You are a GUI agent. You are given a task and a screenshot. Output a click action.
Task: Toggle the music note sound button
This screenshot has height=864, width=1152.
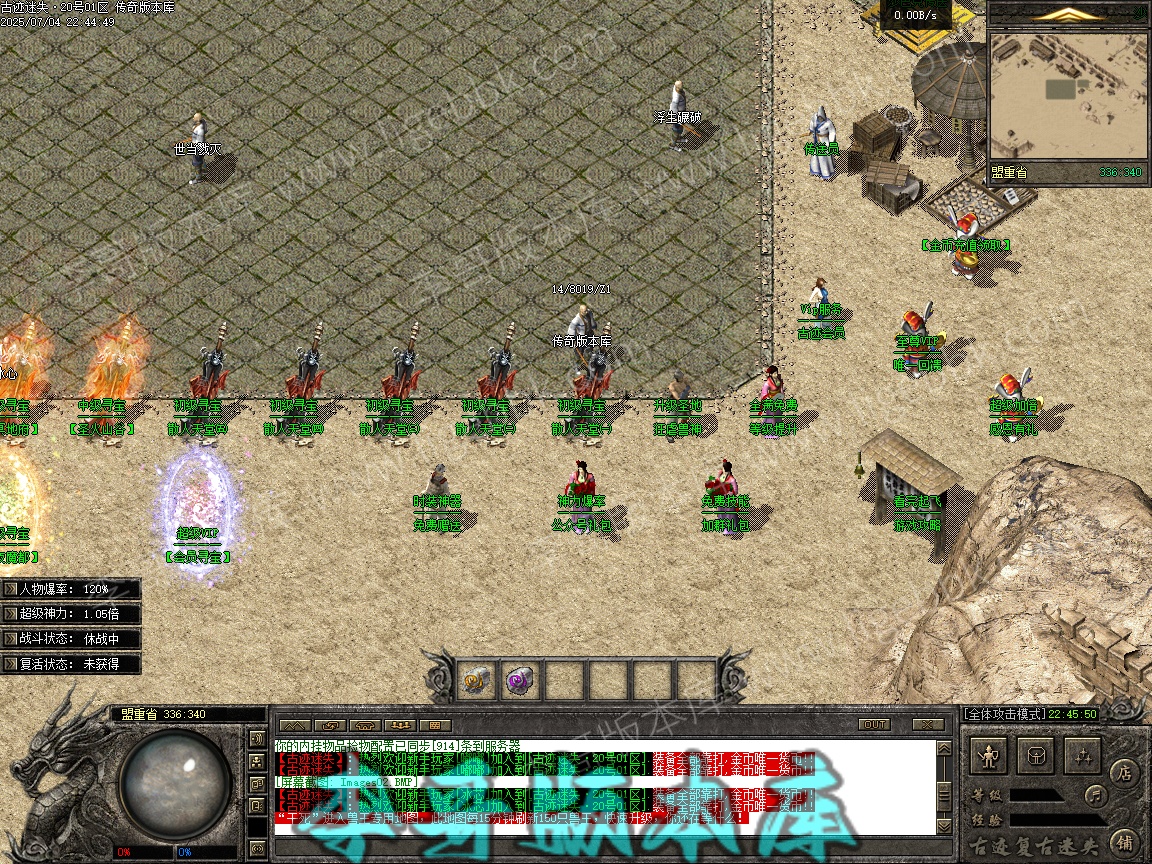(x=1096, y=796)
